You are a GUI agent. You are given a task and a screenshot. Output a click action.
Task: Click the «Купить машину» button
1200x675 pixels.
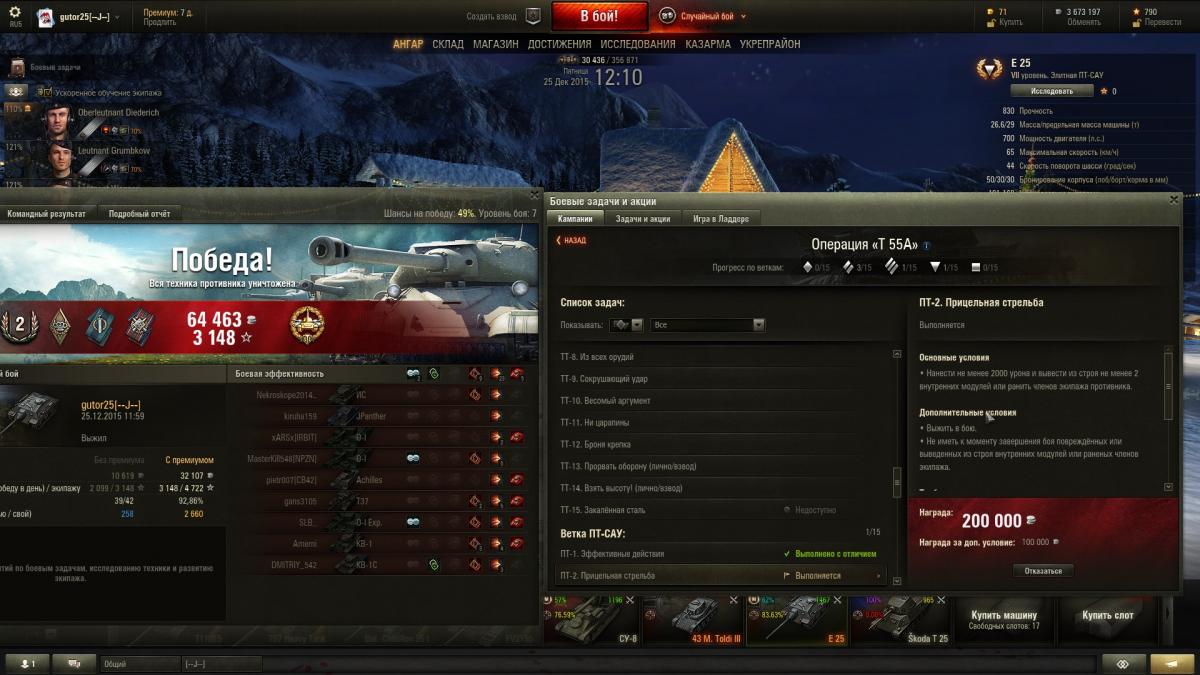(1004, 620)
